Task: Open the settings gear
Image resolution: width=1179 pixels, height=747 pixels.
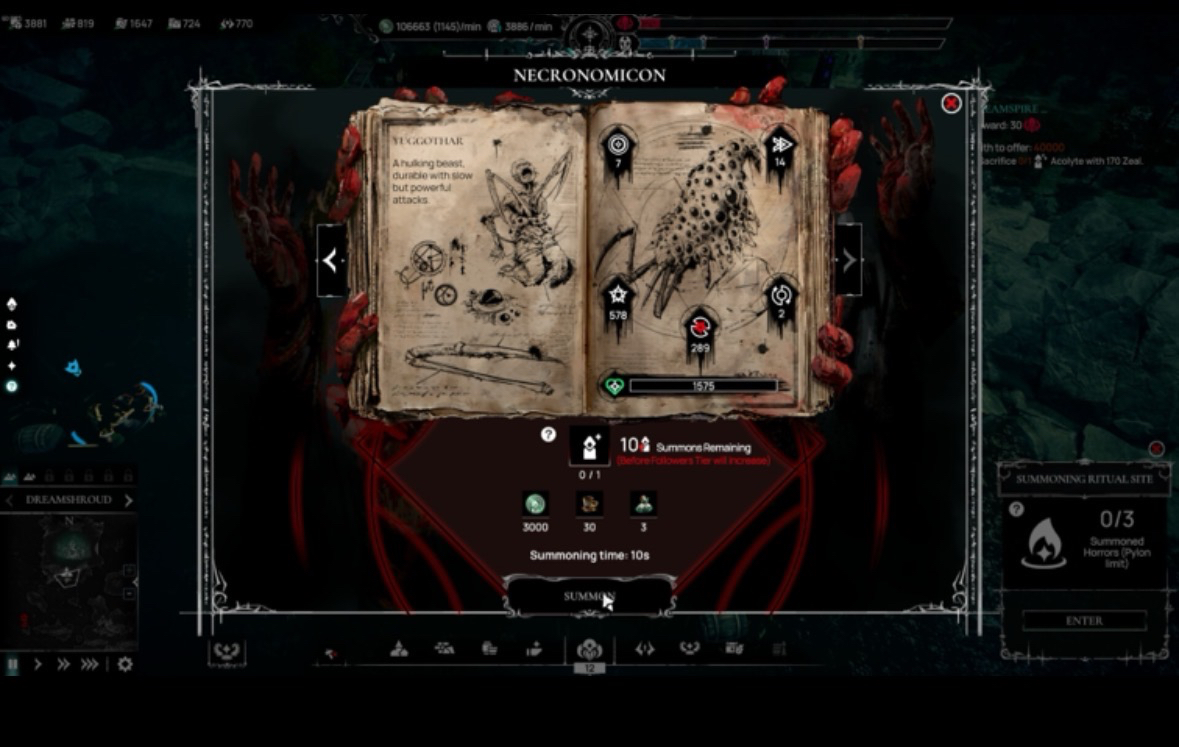Action: click(125, 664)
